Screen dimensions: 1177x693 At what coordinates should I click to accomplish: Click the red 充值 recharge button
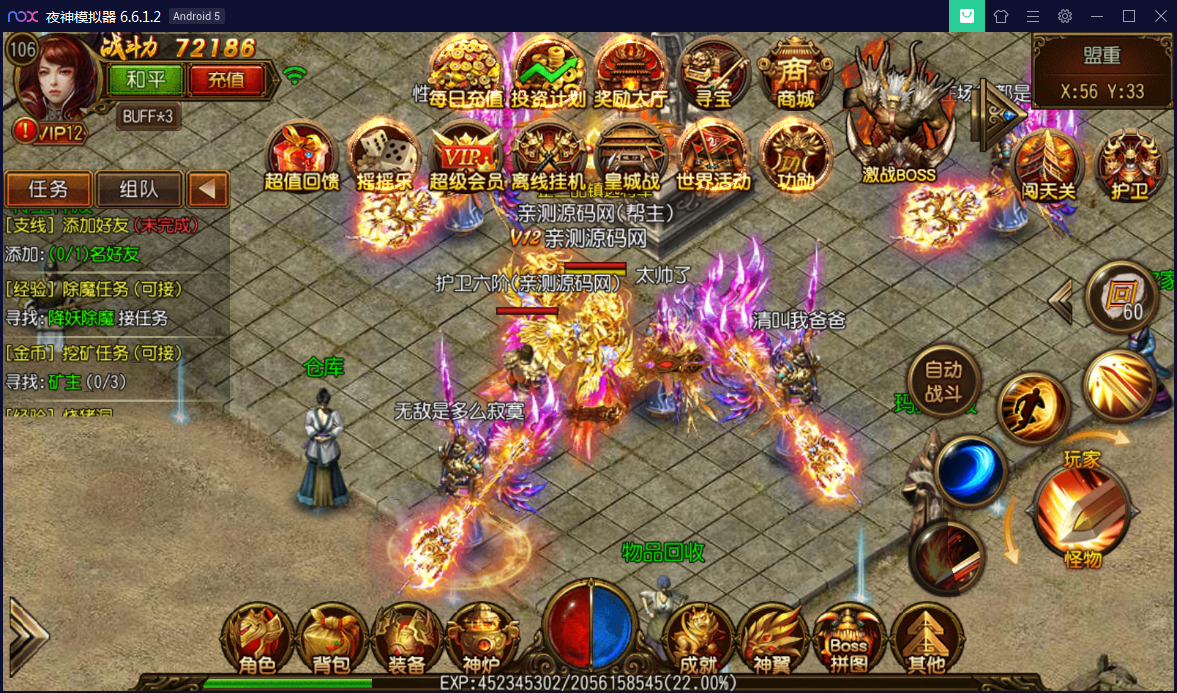pyautogui.click(x=227, y=79)
